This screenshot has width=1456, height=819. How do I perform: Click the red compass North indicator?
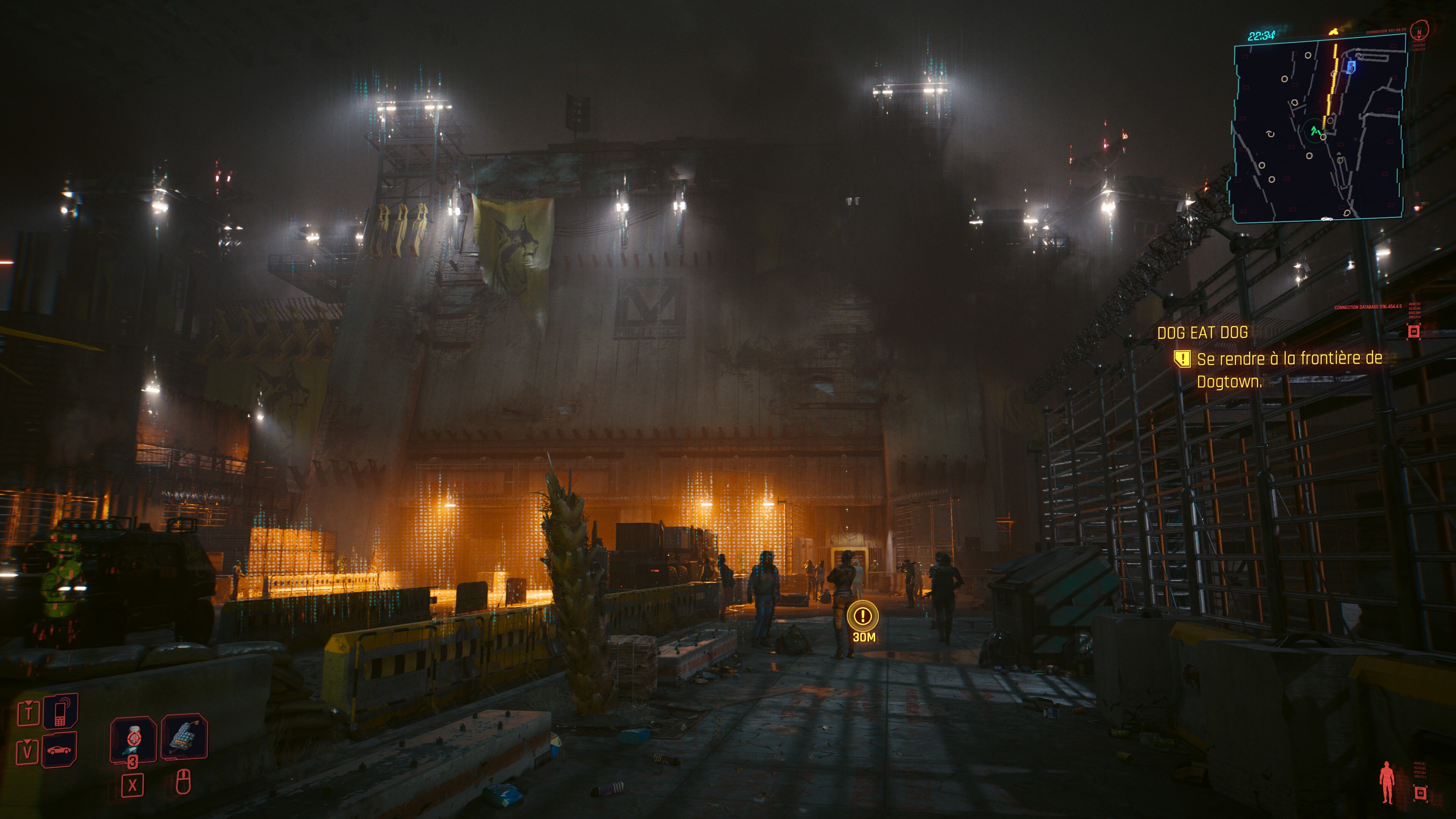point(1419,33)
